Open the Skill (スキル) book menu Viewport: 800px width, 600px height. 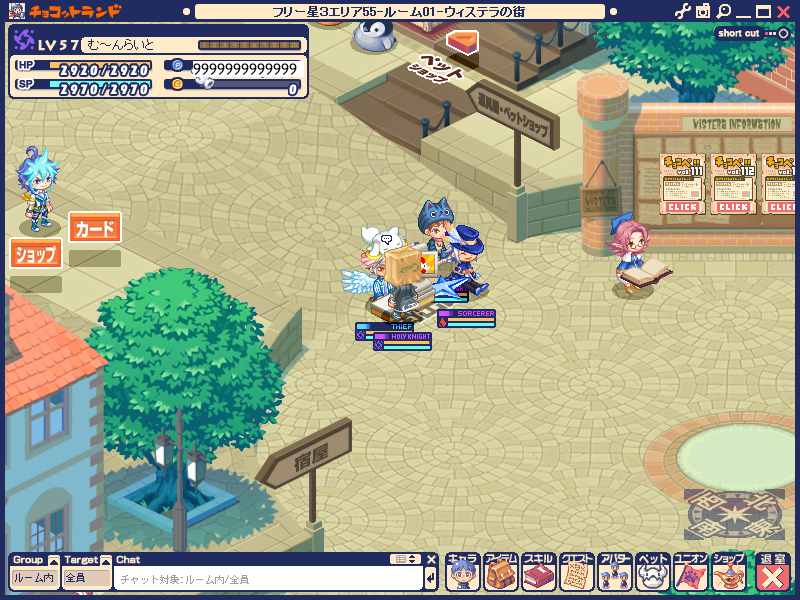point(538,572)
